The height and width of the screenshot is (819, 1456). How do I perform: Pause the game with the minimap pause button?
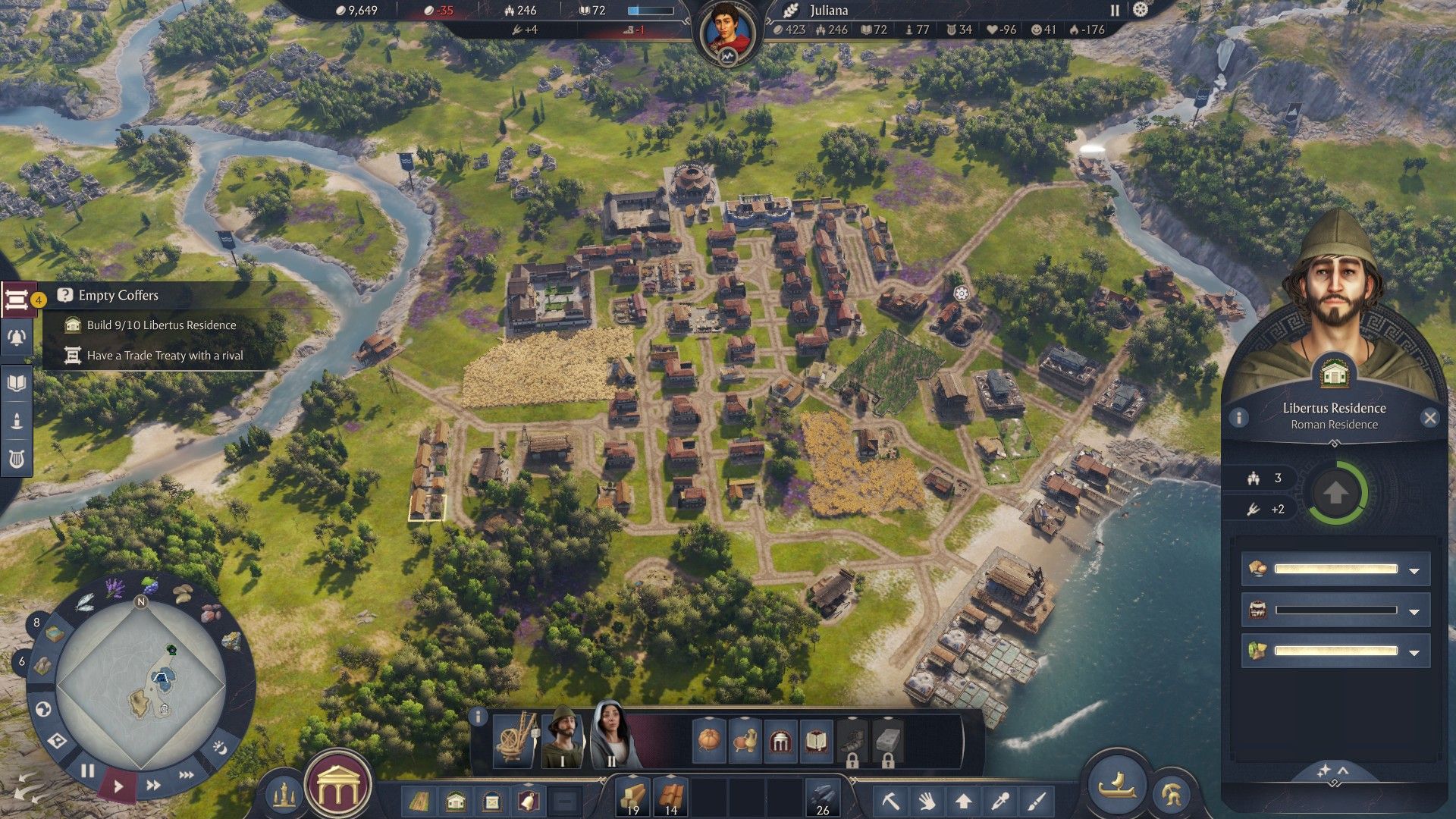click(x=88, y=771)
